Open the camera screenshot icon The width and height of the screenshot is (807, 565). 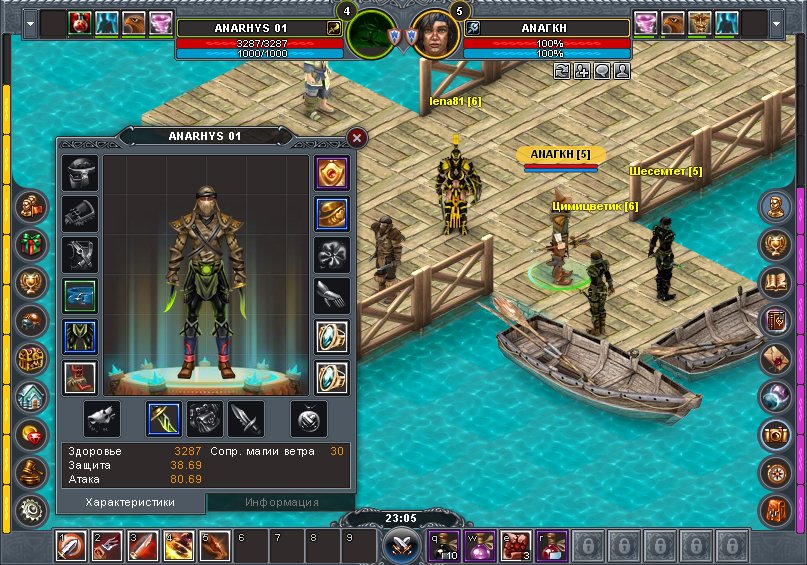[x=775, y=433]
